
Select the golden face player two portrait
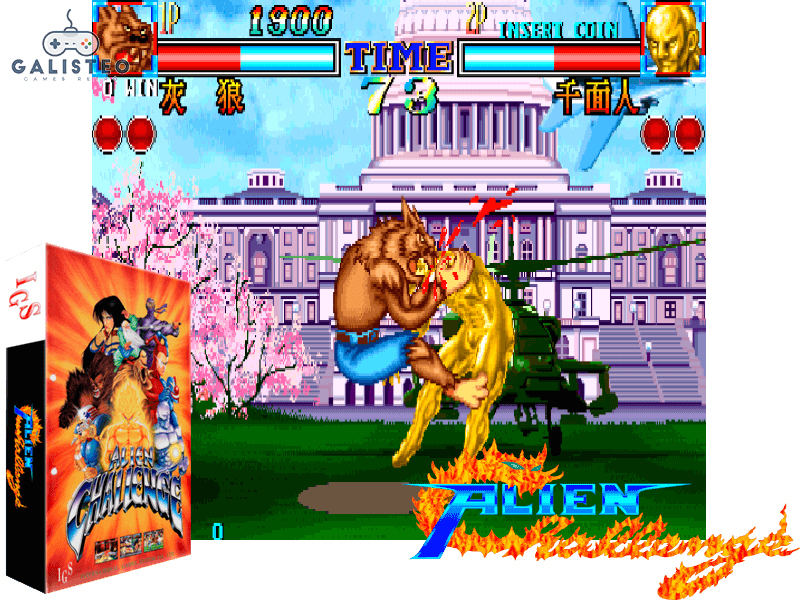pos(672,40)
